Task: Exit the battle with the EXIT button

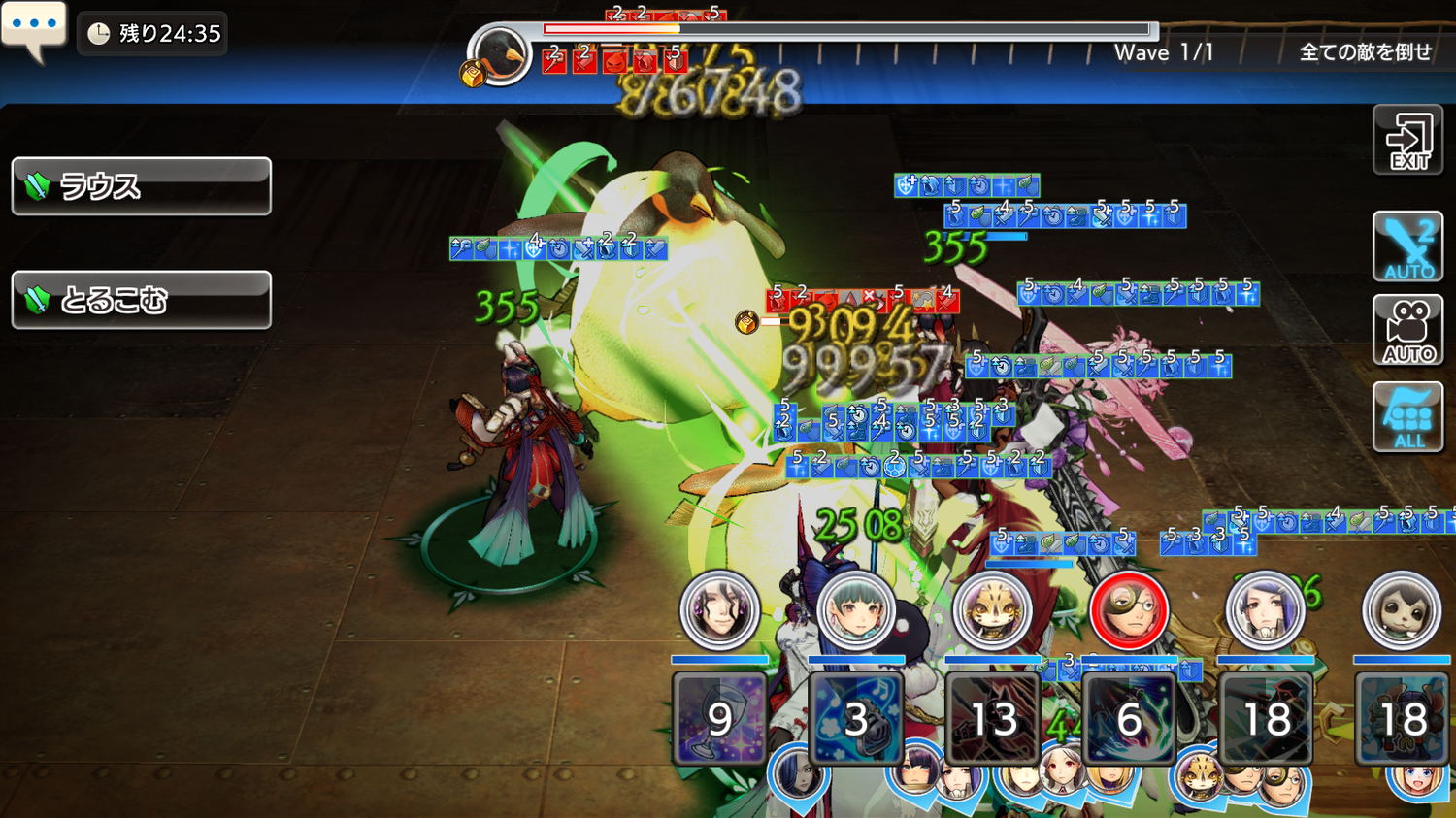Action: tap(1407, 142)
